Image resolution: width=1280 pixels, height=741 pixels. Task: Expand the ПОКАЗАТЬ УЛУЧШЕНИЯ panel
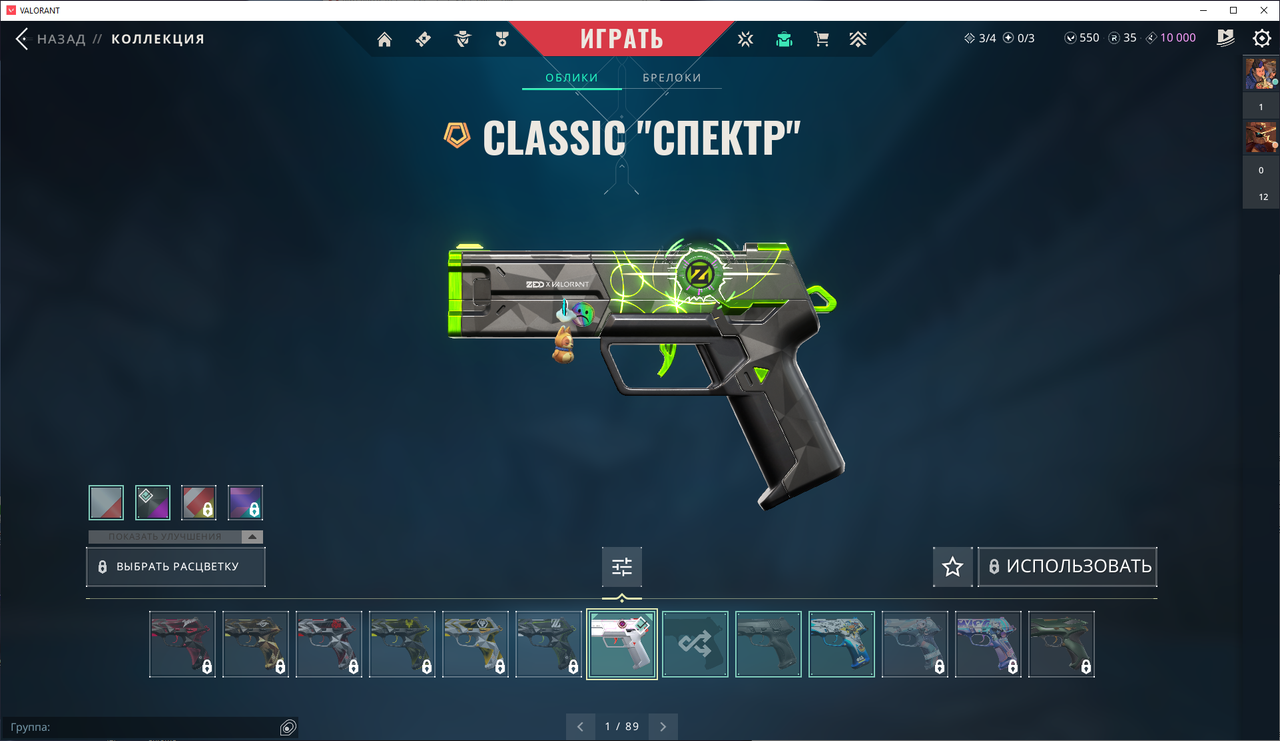[x=175, y=537]
